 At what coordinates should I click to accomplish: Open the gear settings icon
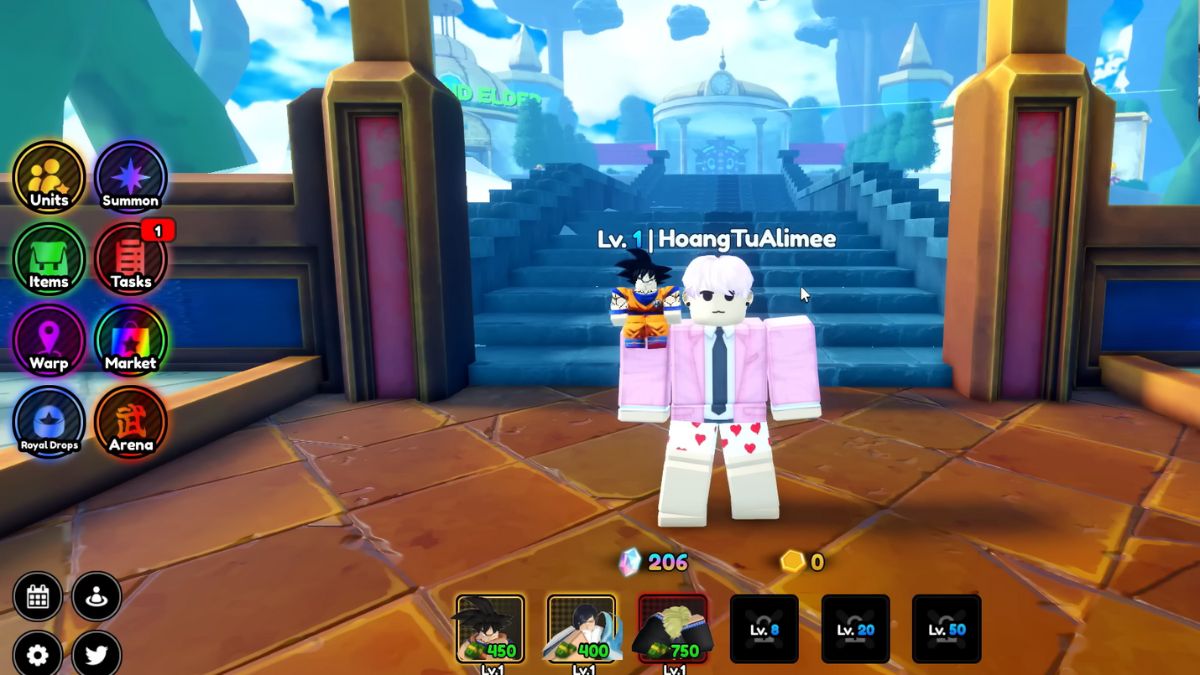click(x=38, y=655)
